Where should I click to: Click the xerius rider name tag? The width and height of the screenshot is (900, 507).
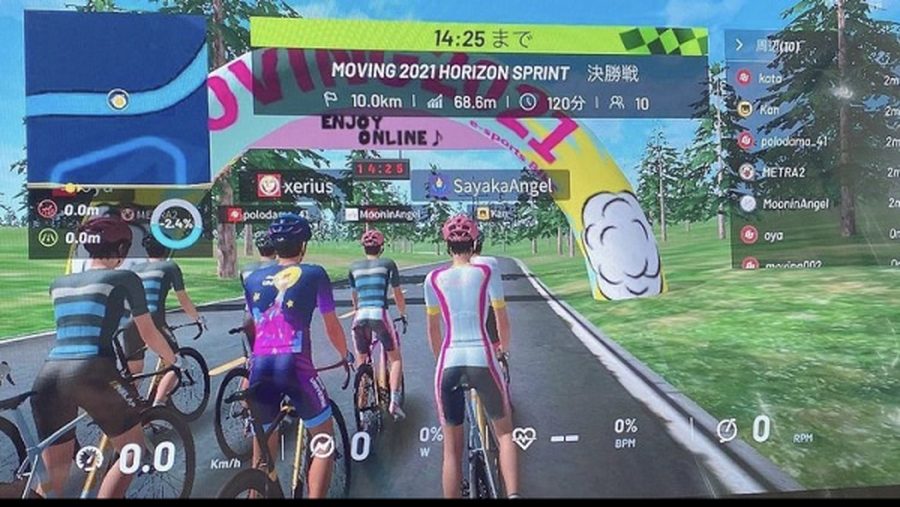[293, 185]
